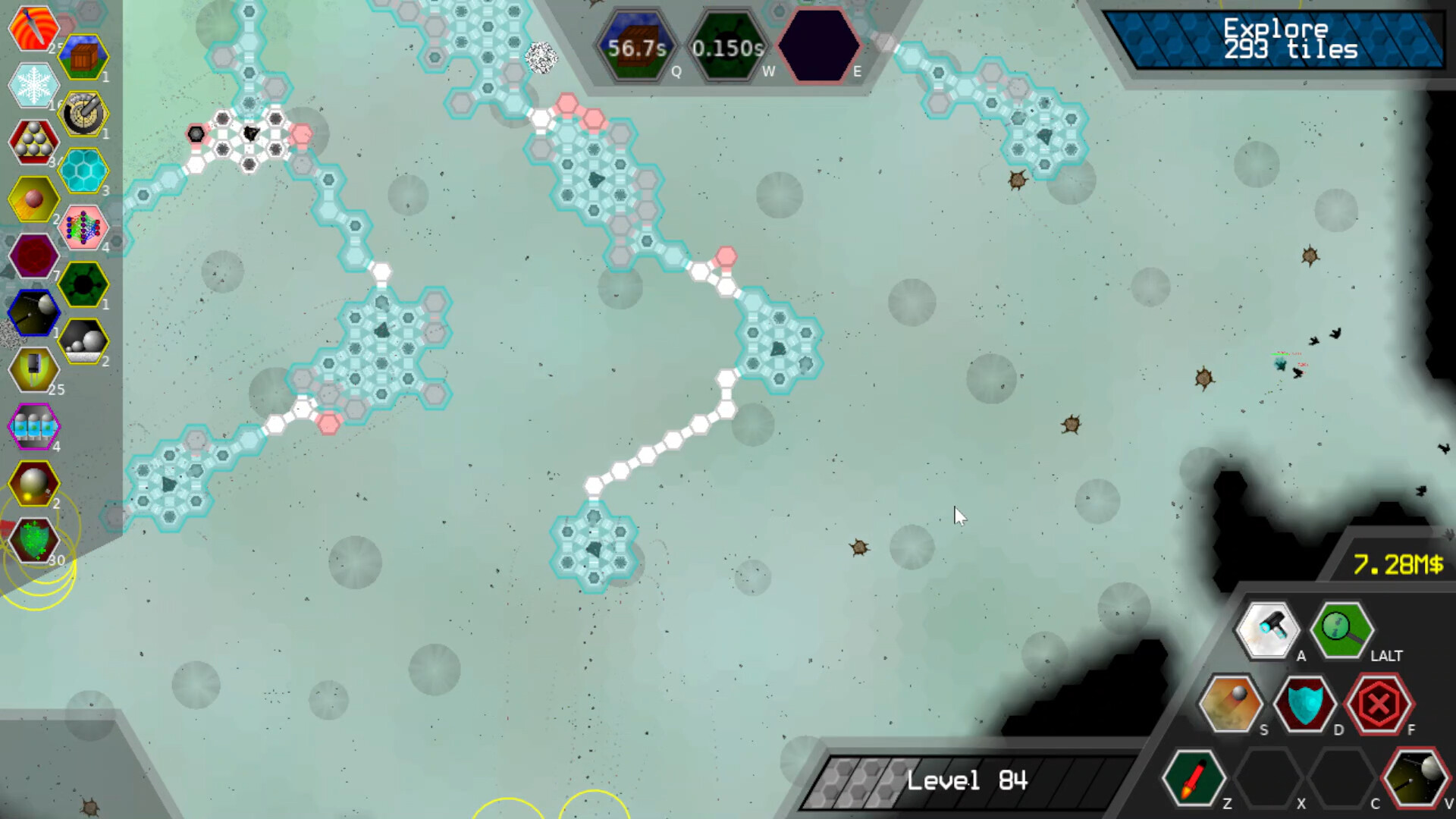The image size is (1456, 819).
Task: Select the magenta test tubes ability icon
Action: 33,427
